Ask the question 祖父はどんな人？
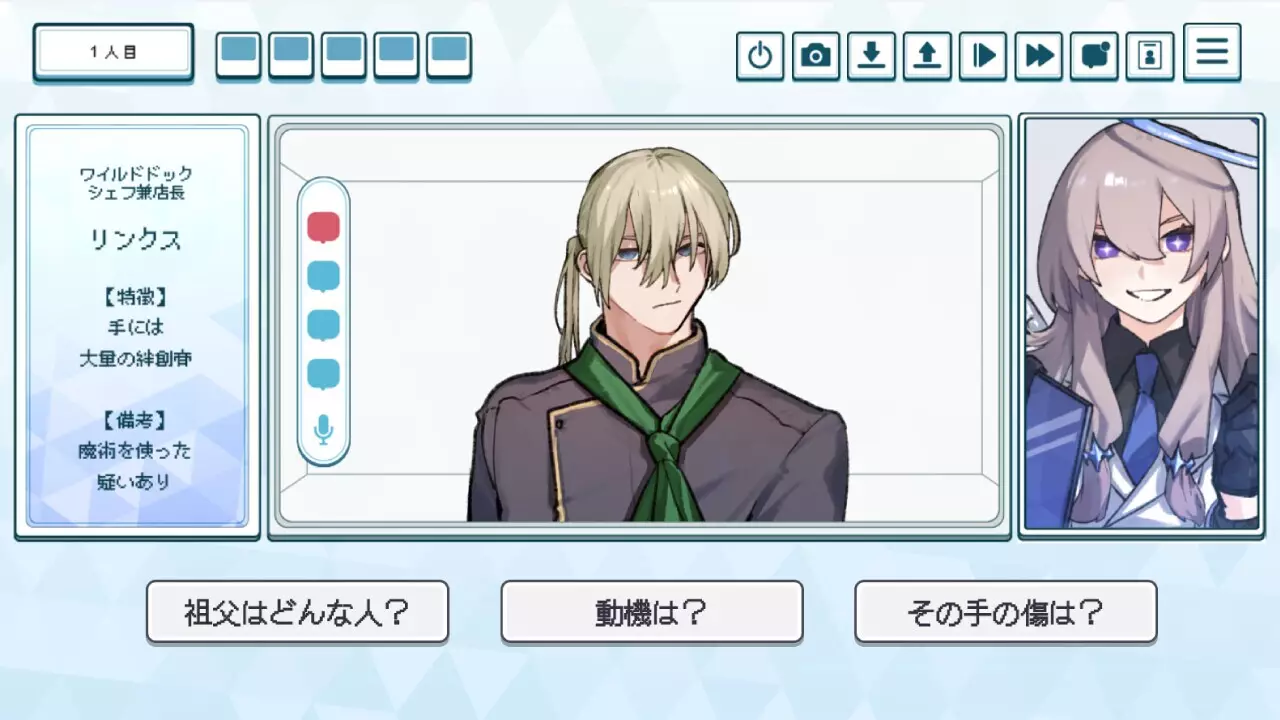This screenshot has width=1280, height=720. click(297, 612)
